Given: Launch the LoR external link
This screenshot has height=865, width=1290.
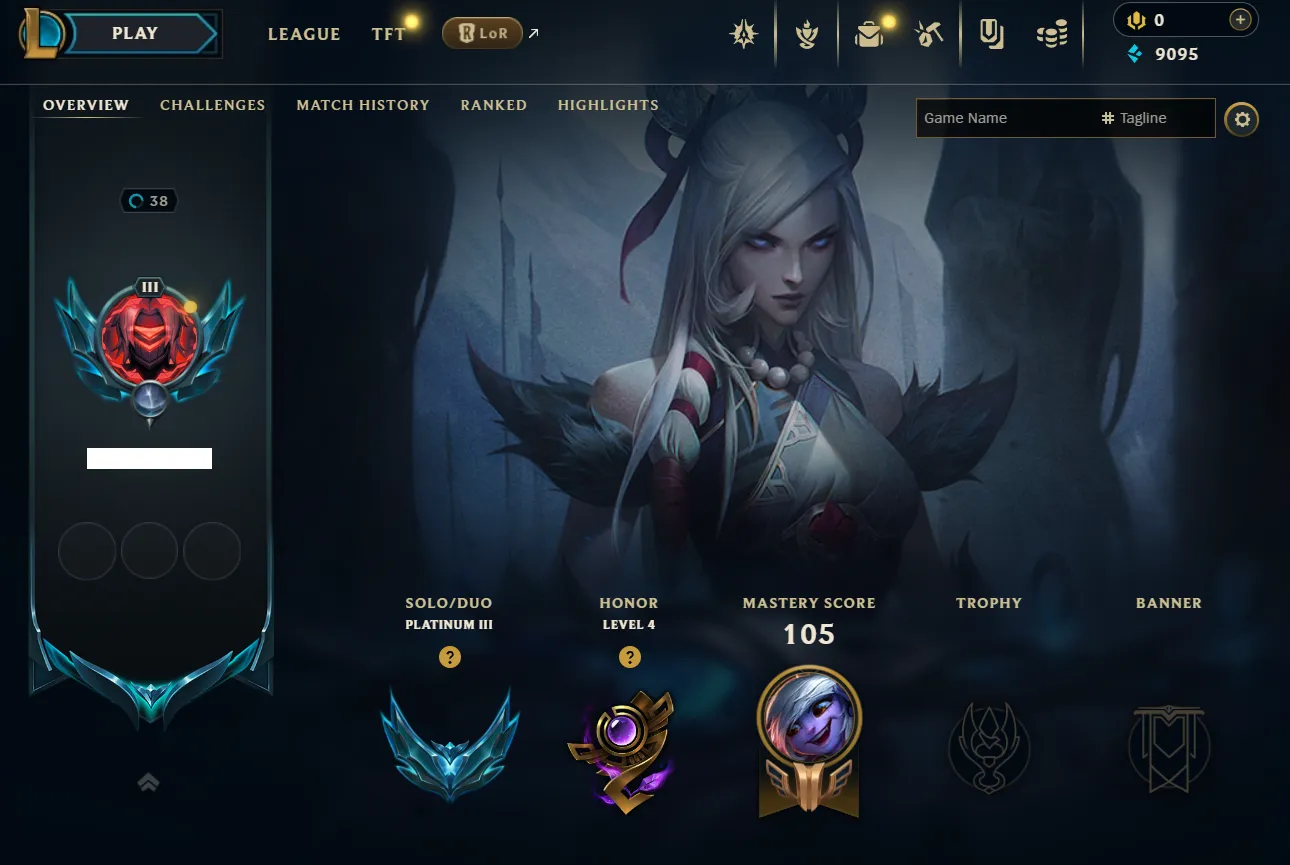Looking at the screenshot, I should pyautogui.click(x=483, y=34).
